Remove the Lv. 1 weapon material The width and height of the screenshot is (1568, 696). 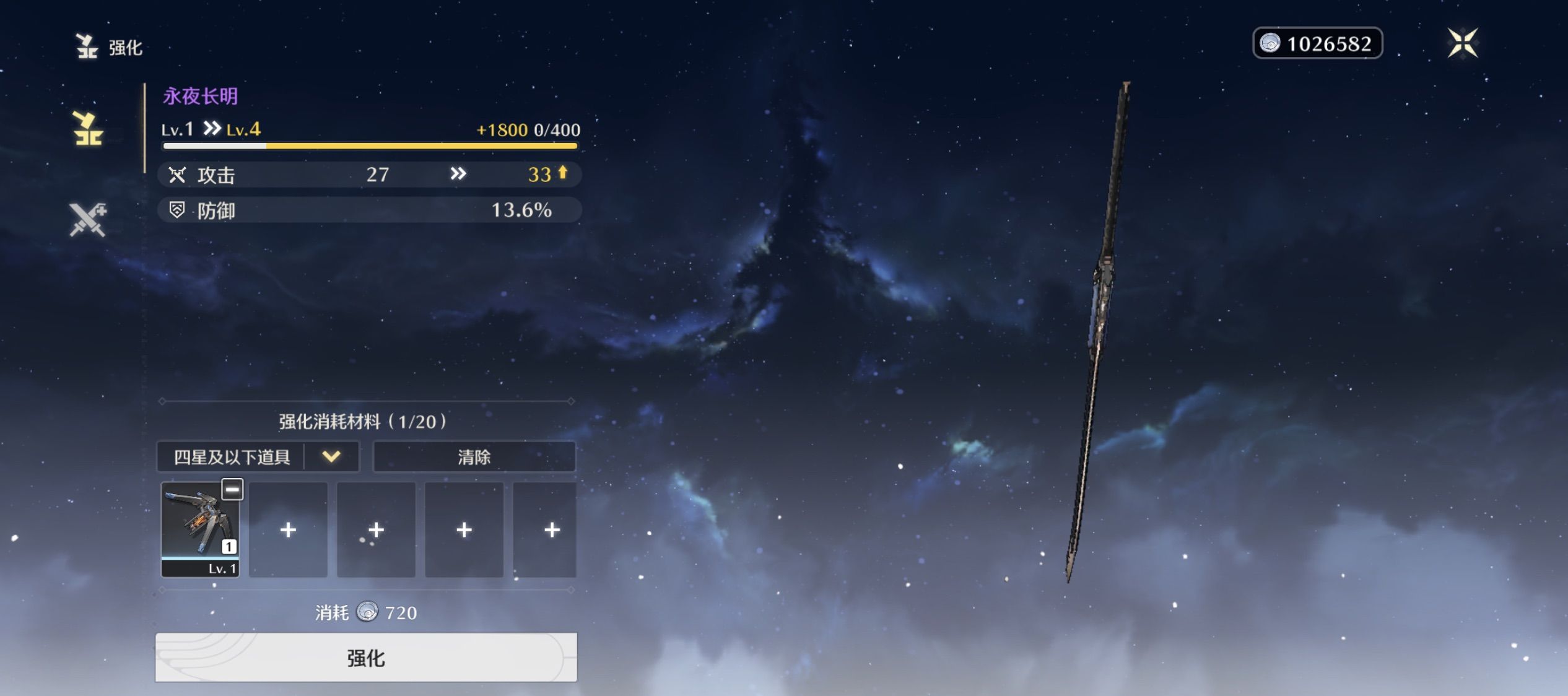point(232,490)
